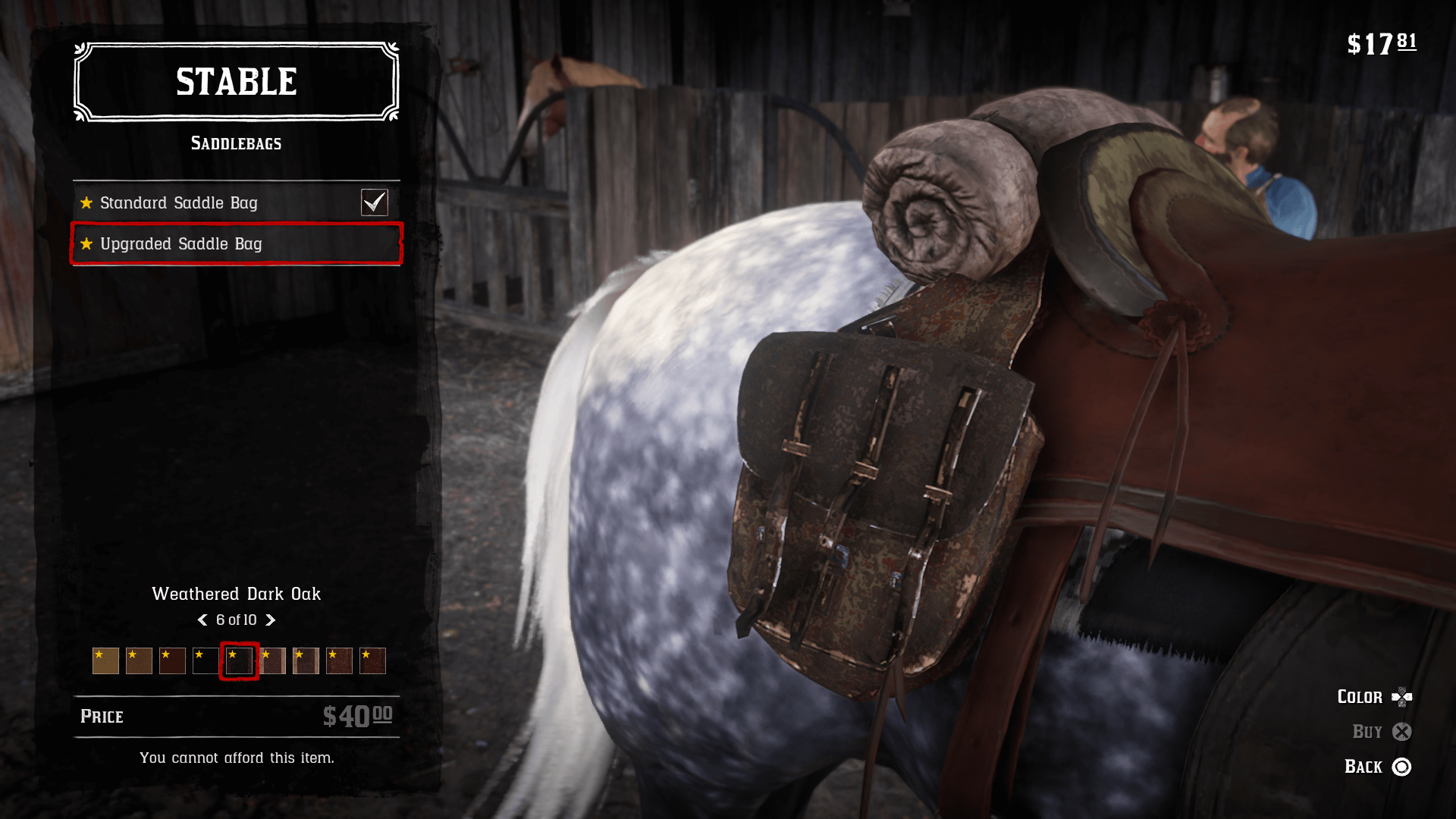Click the Color d-pad icon
Viewport: 1456px width, 819px height.
tap(1404, 697)
